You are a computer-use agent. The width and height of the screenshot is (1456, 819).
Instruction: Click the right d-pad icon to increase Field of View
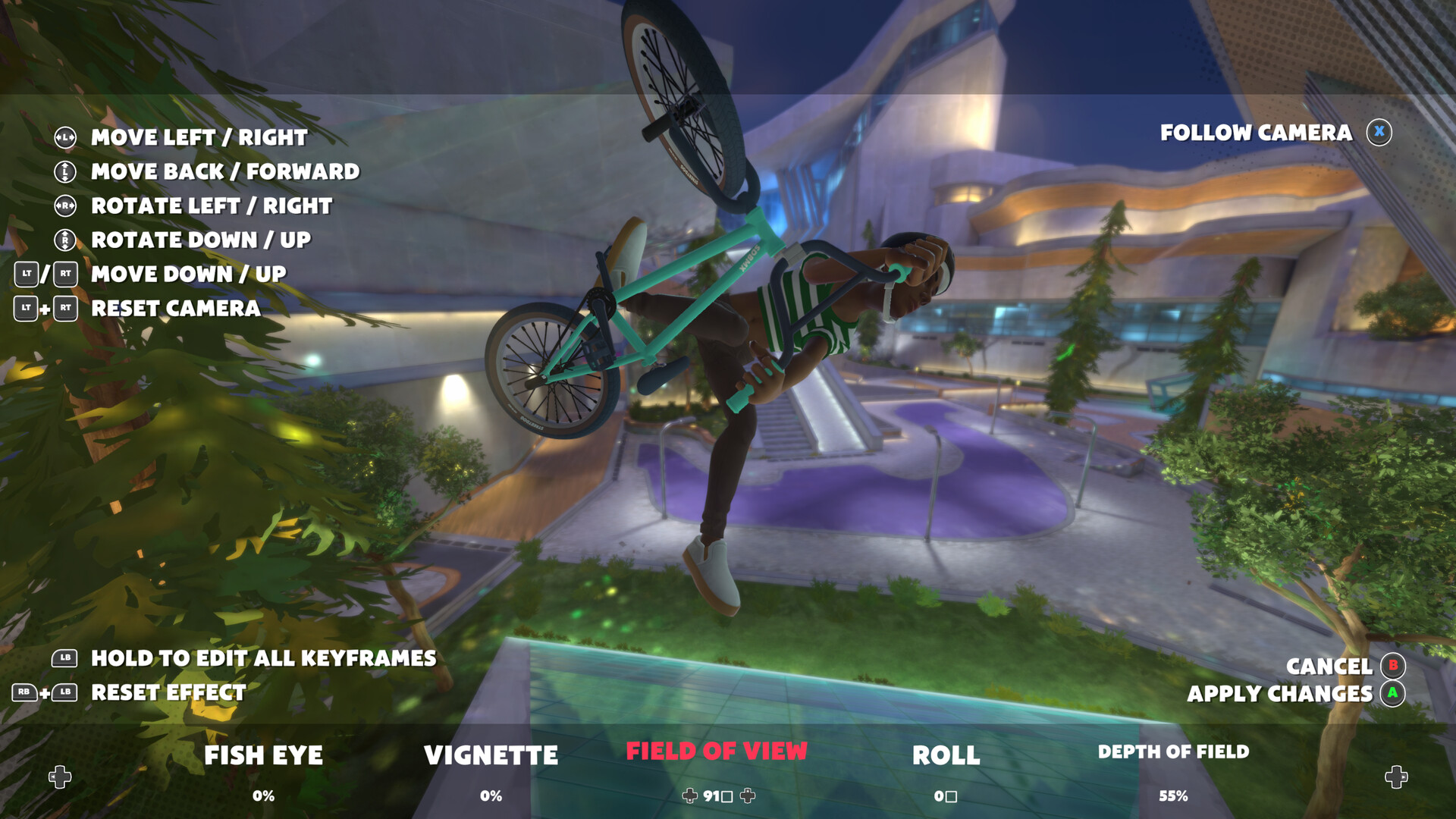coord(747,795)
